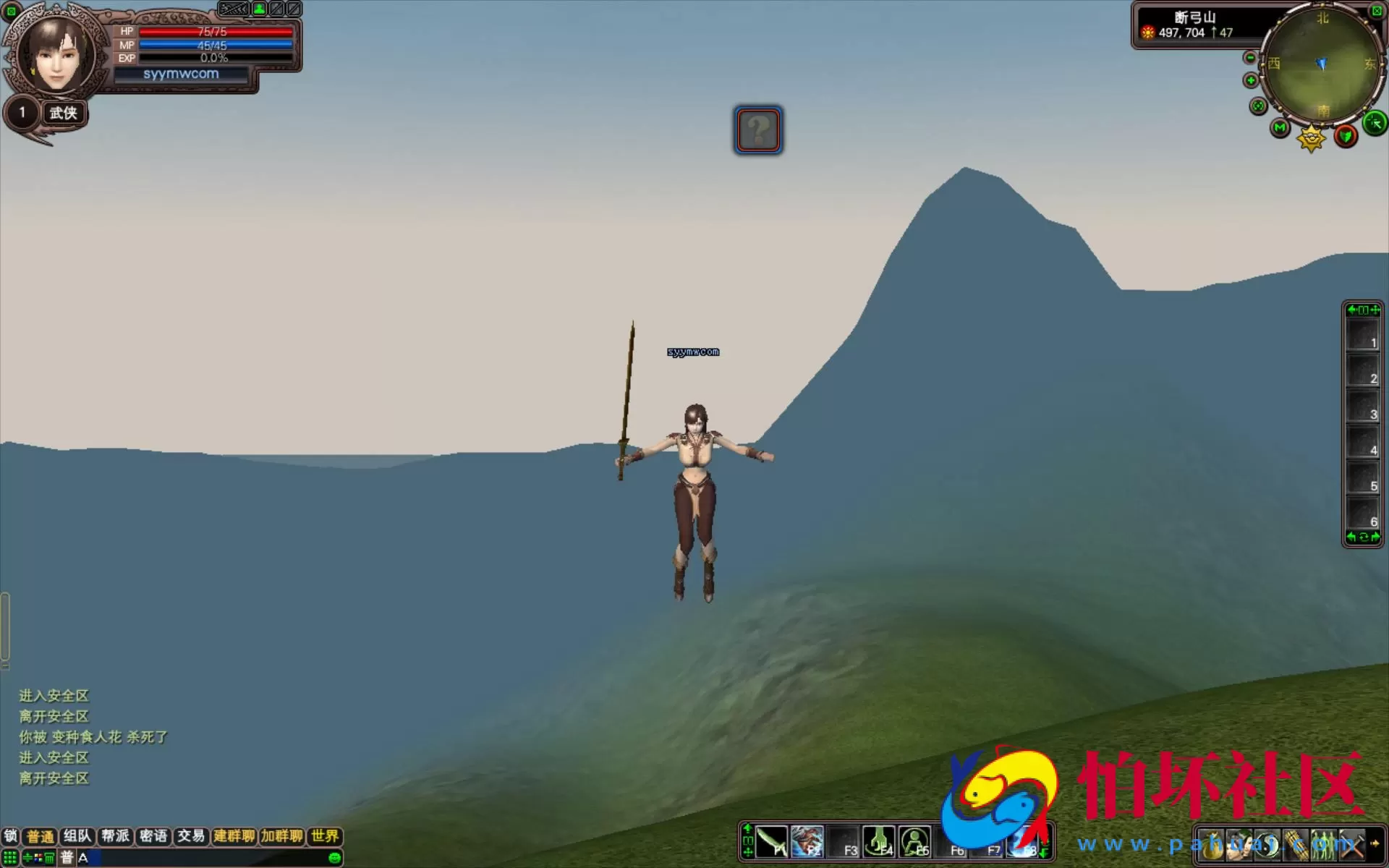Activate the green cursor target button

(1375, 123)
